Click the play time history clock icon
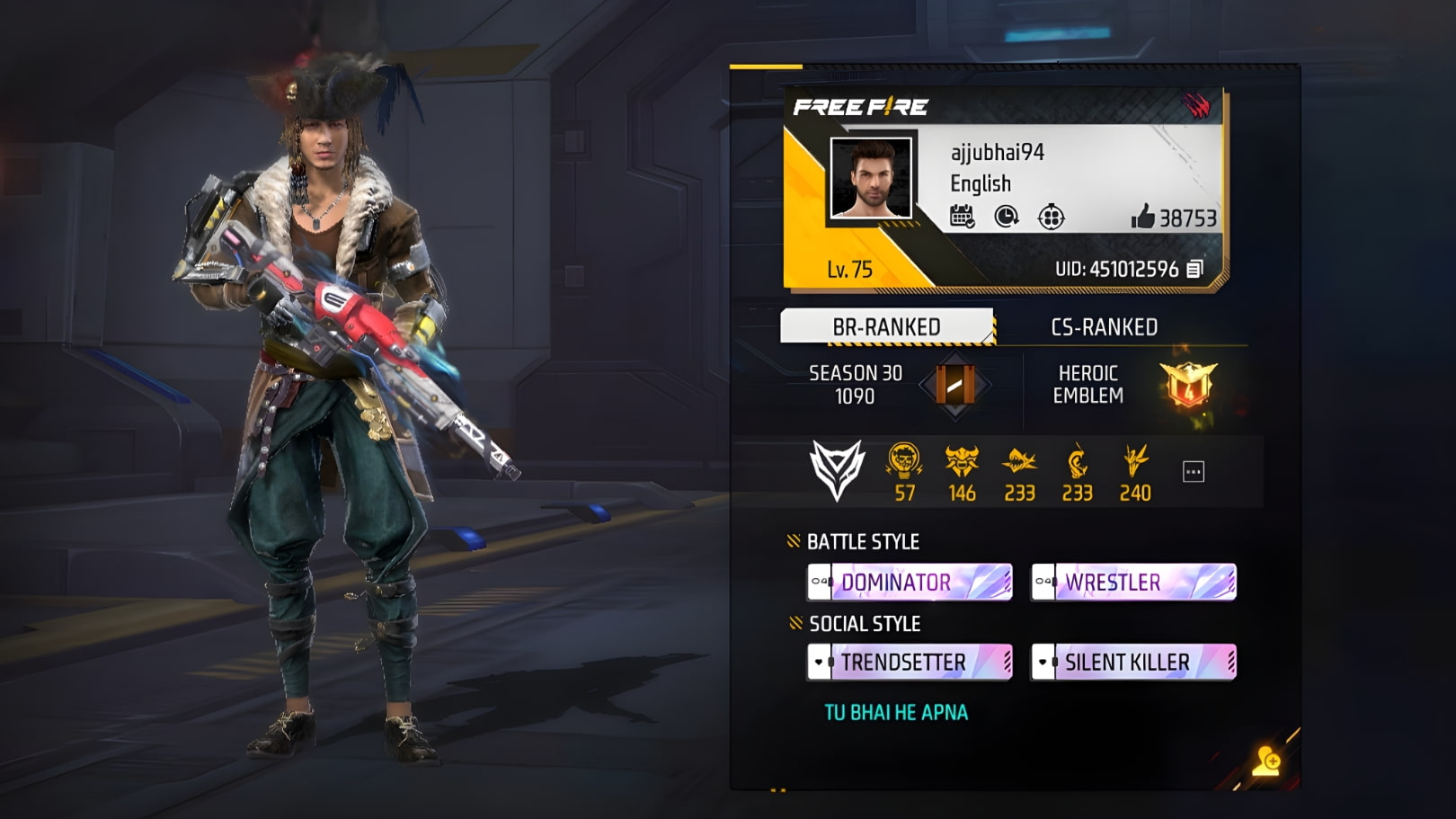This screenshot has height=819, width=1456. tap(1008, 217)
